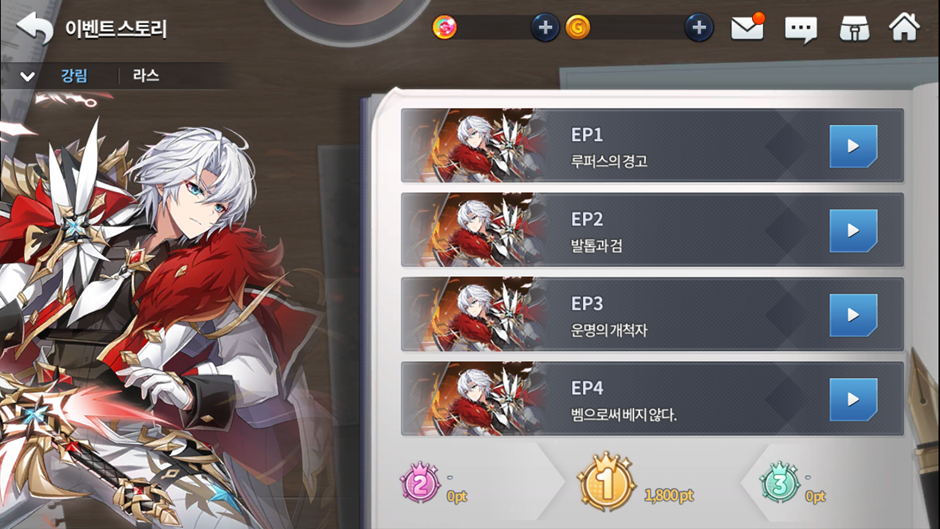Add gold with the plus button
The image size is (940, 529).
(699, 28)
